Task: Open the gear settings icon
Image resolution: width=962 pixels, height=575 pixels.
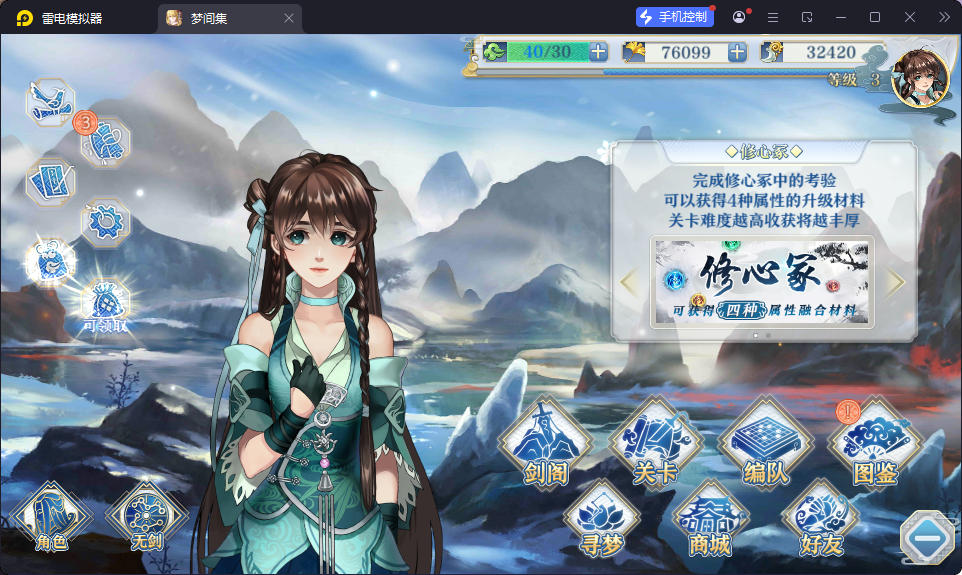Action: coord(104,221)
